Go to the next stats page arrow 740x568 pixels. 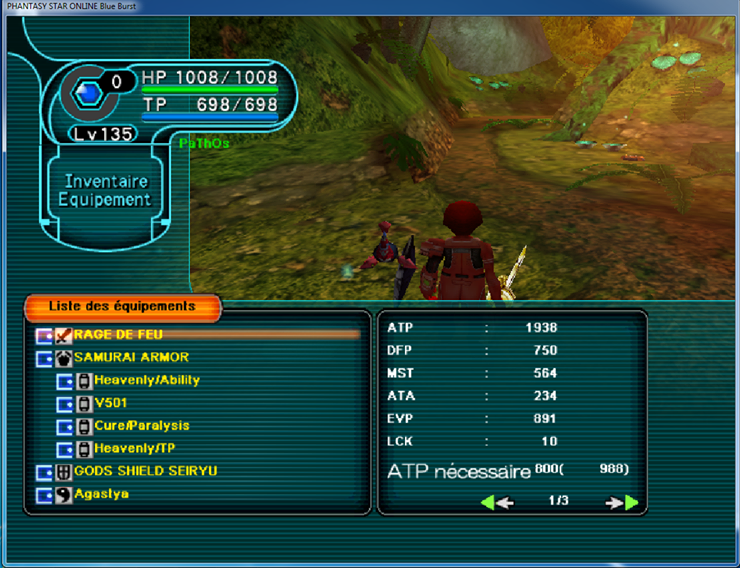(x=622, y=502)
